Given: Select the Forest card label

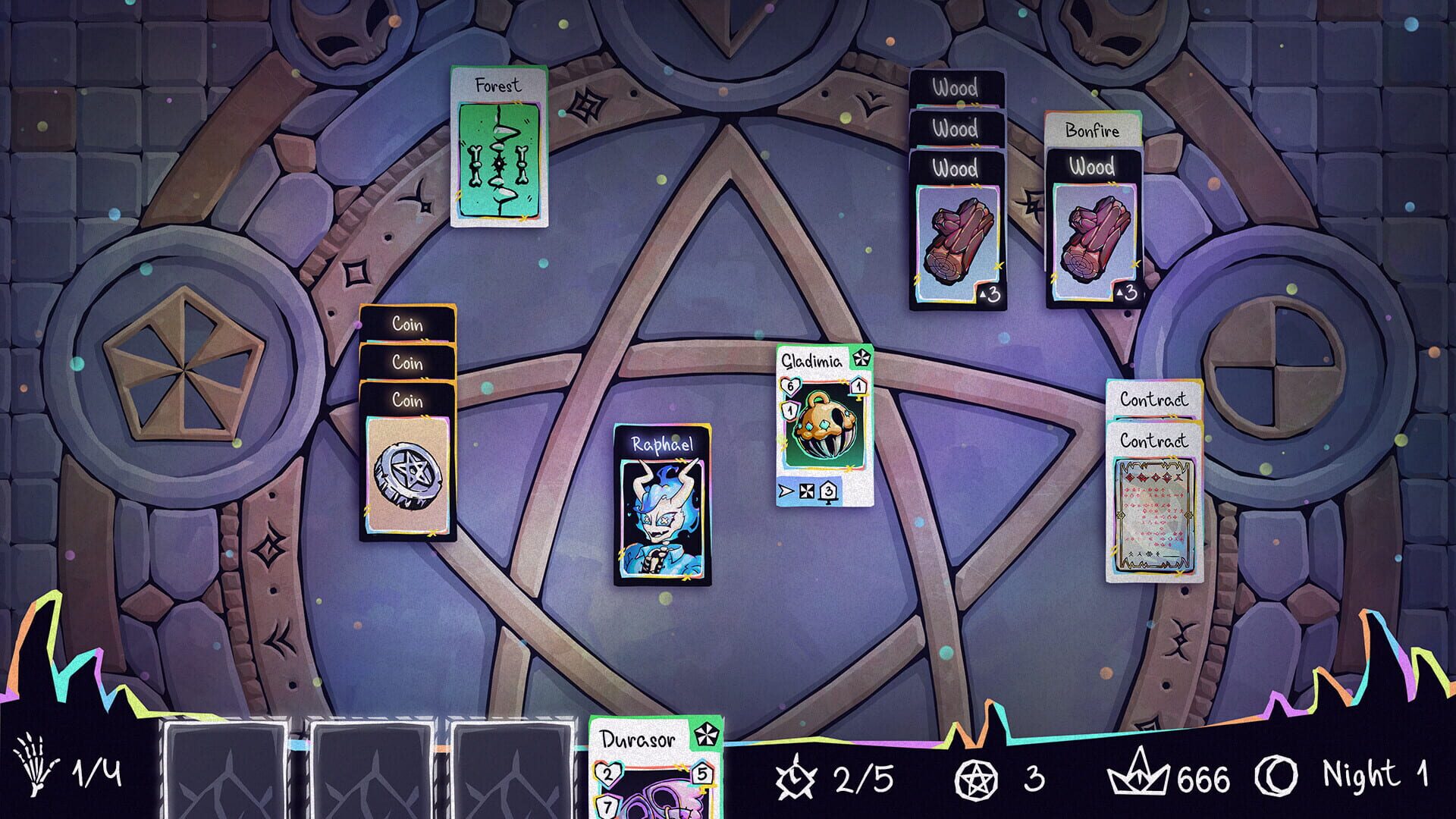Looking at the screenshot, I should click(x=497, y=85).
